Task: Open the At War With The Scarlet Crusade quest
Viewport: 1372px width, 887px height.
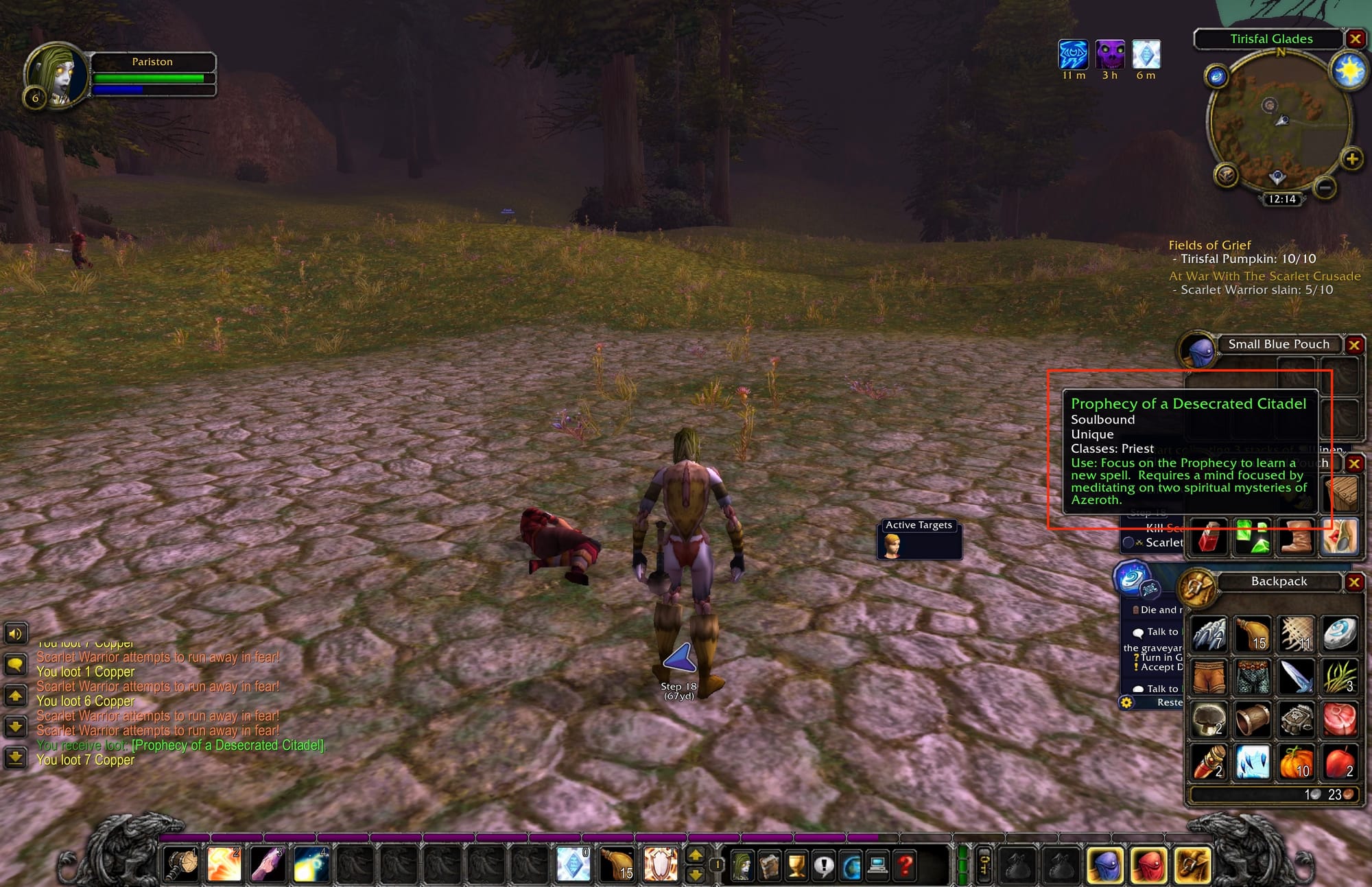Action: [1264, 276]
